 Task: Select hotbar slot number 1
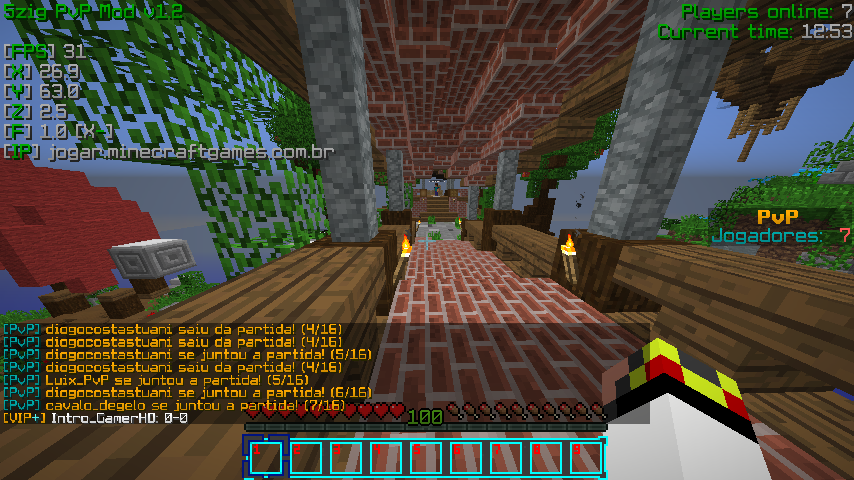click(x=266, y=458)
